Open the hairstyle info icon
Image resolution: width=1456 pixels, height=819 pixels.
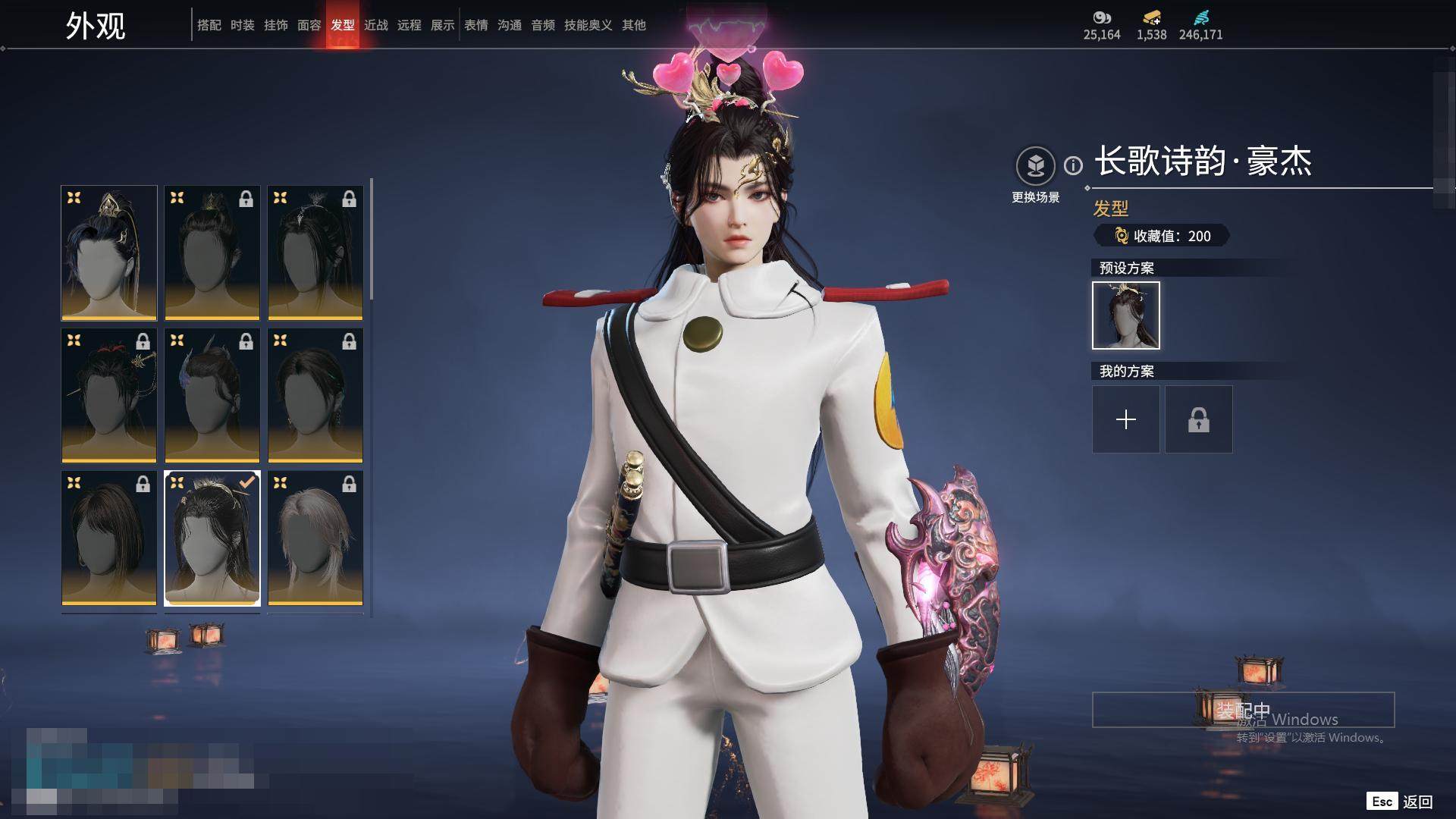pyautogui.click(x=1073, y=165)
